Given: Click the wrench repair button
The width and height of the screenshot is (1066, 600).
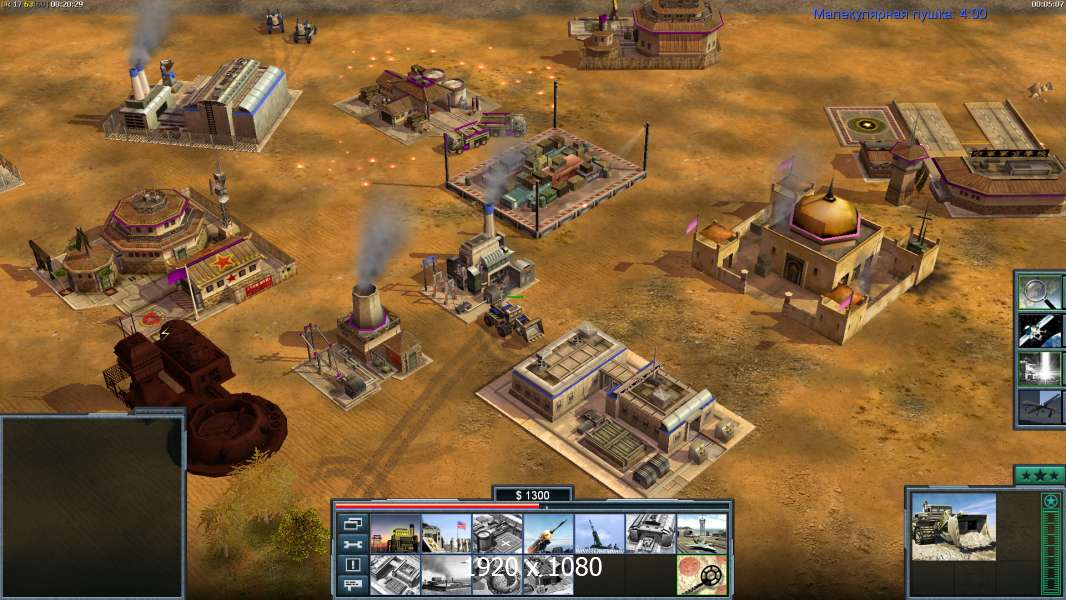Looking at the screenshot, I should pyautogui.click(x=352, y=544).
